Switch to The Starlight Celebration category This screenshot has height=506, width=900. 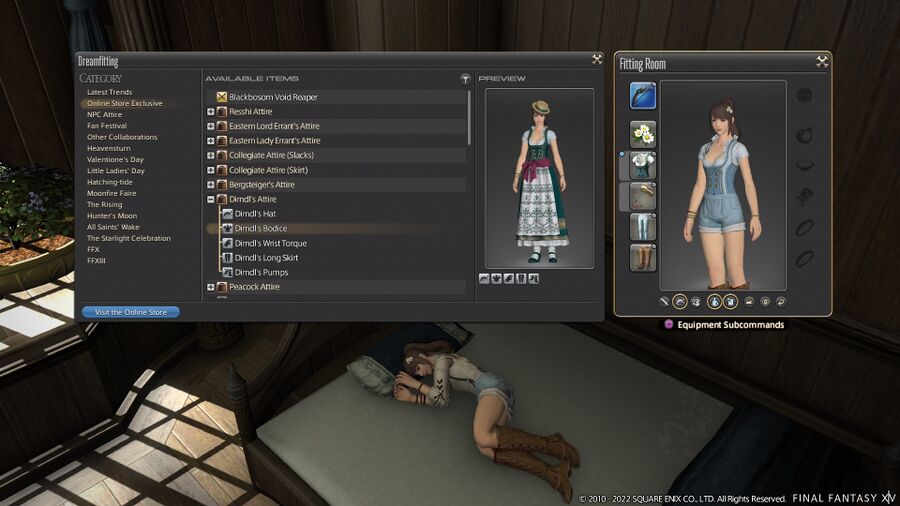(x=128, y=238)
